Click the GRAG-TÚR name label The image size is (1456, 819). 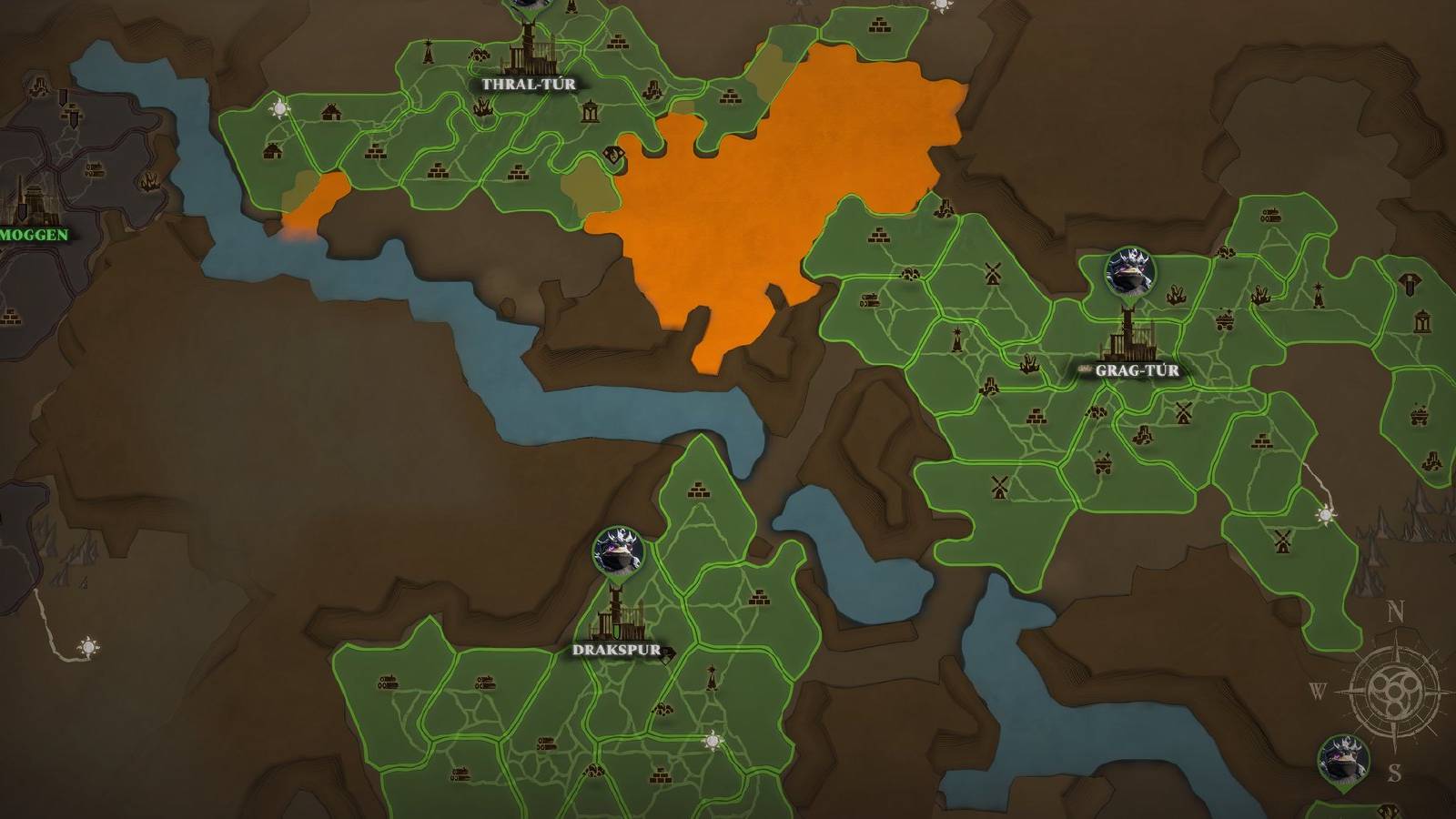pyautogui.click(x=1137, y=371)
